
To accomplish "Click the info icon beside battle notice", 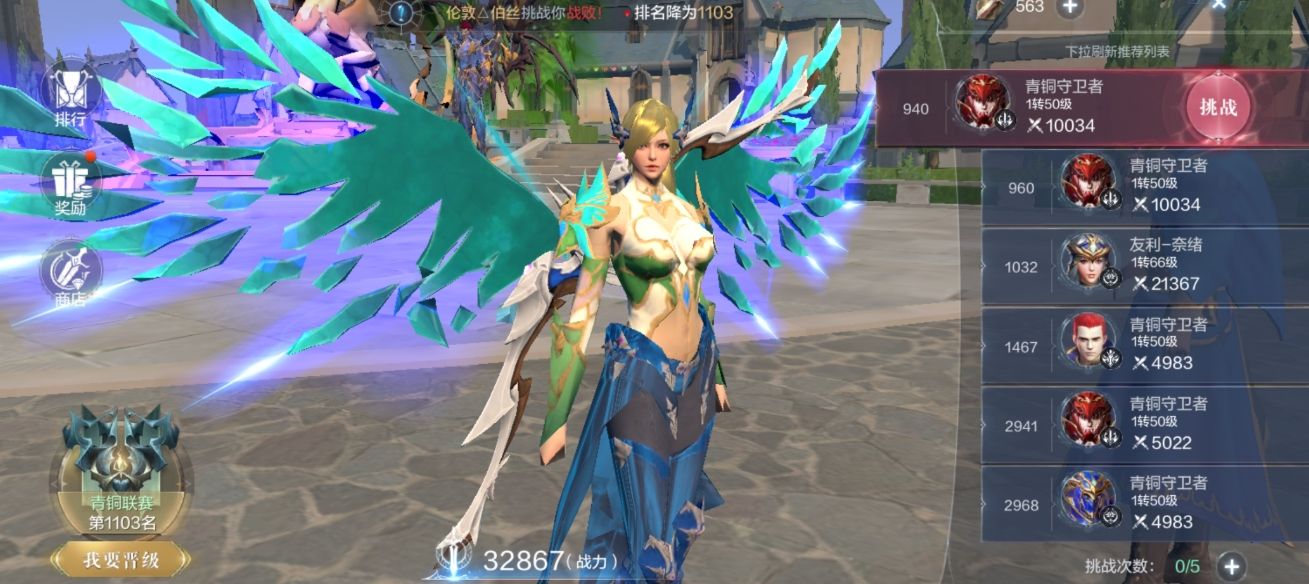I will click(x=402, y=12).
